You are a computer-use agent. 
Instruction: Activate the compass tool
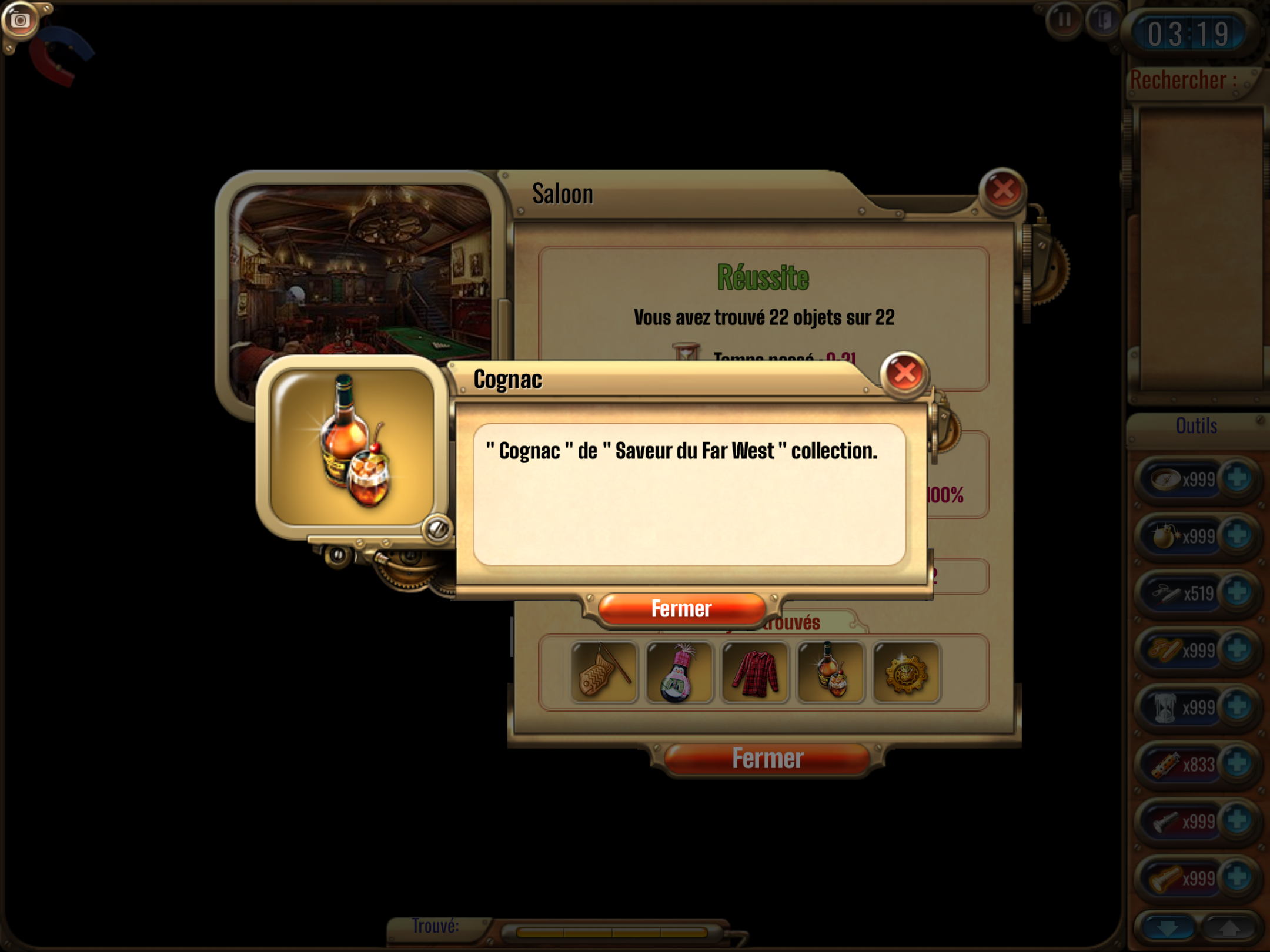point(1165,480)
